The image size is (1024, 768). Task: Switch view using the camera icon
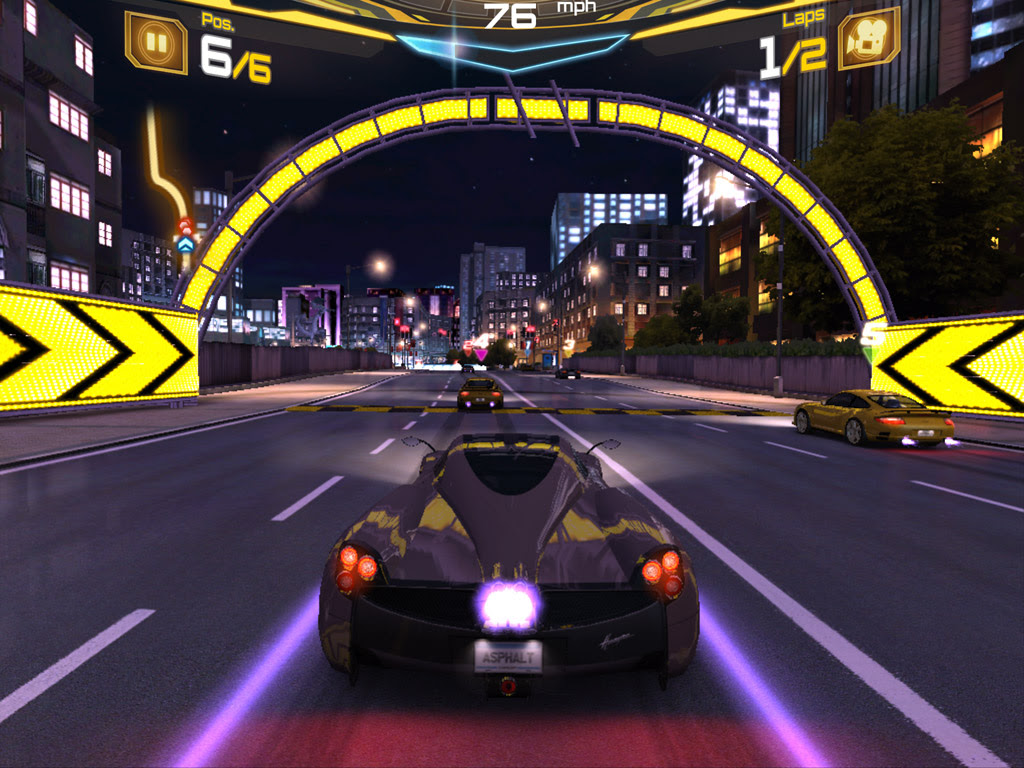[x=868, y=39]
